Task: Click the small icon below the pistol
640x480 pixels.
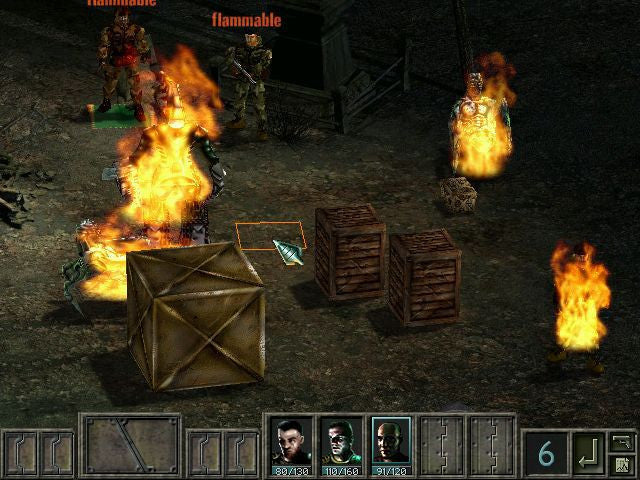Action: pyautogui.click(x=621, y=465)
